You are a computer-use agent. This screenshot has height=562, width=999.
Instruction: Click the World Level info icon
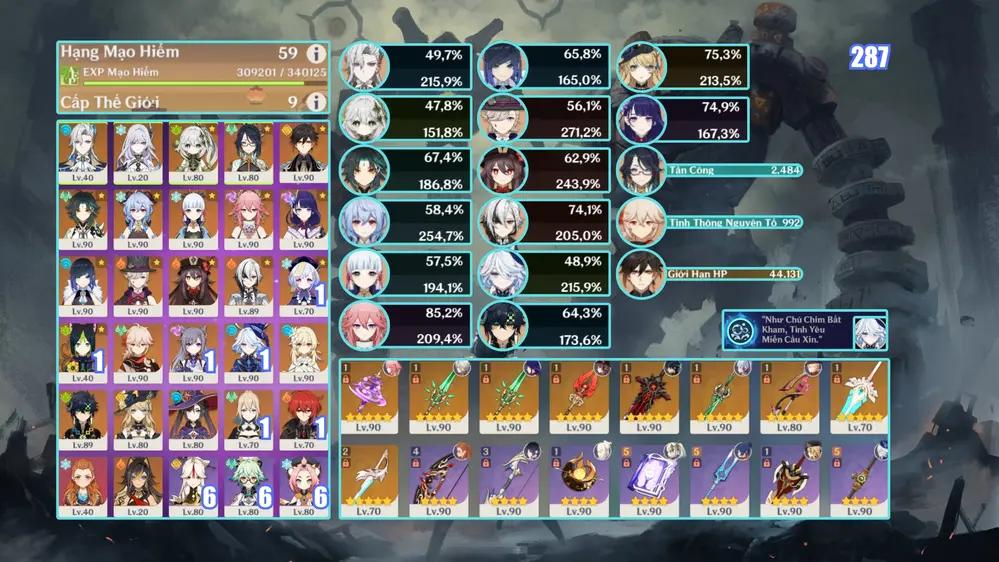pos(316,101)
